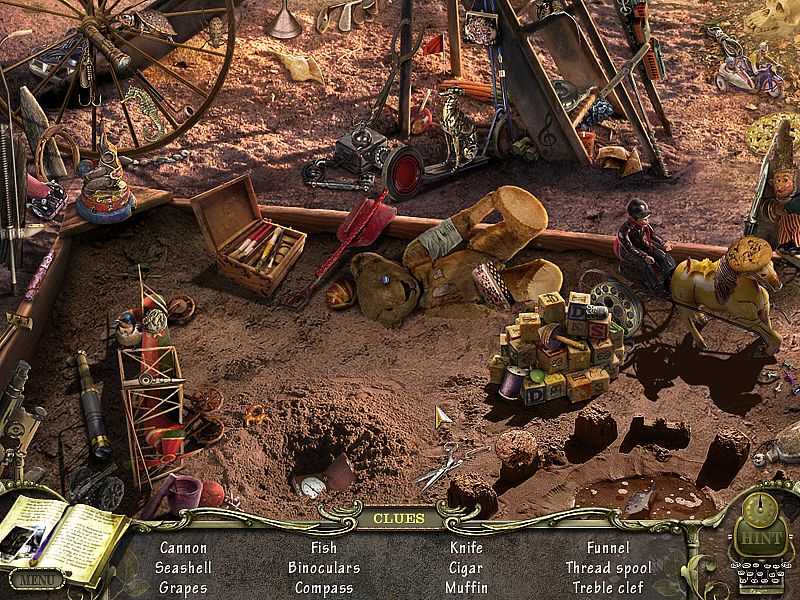
Task: Choose the Cigar clue word
Action: (x=466, y=568)
